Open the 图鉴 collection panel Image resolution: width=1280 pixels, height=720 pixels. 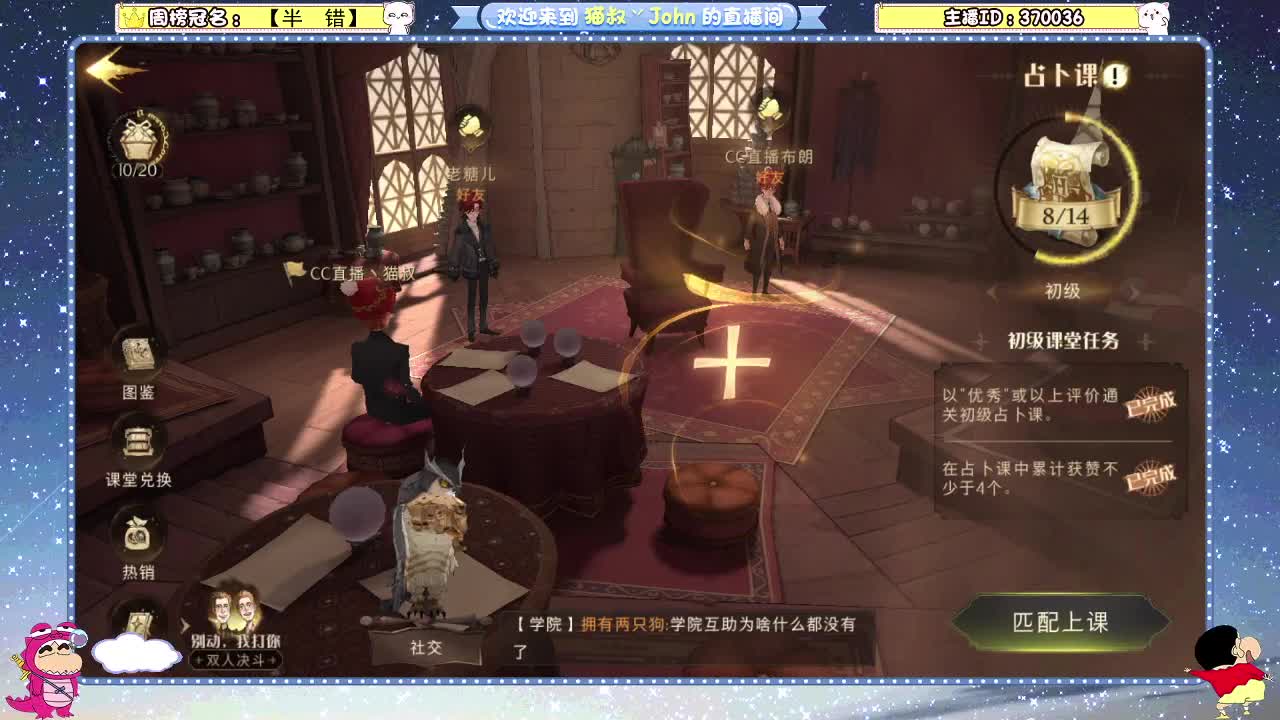[140, 360]
